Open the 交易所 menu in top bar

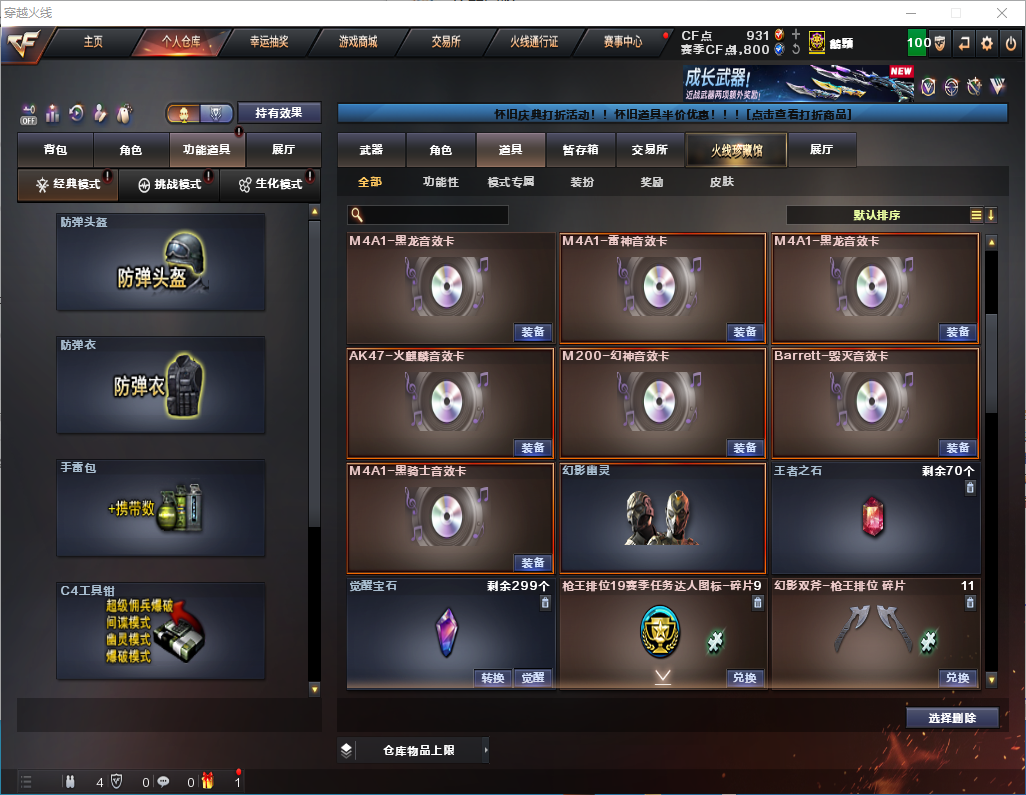[446, 42]
